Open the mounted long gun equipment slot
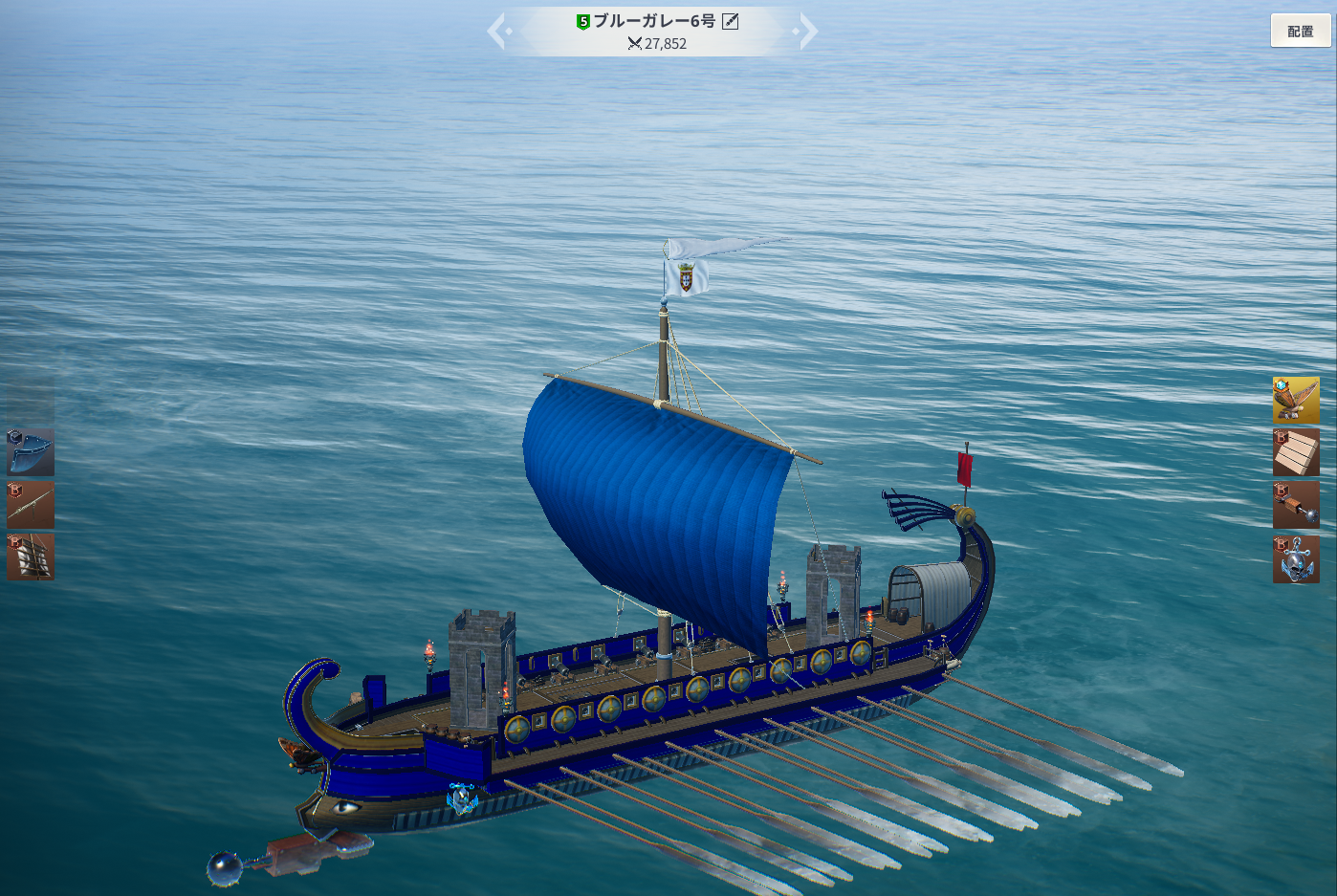Viewport: 1337px width, 896px height. tap(31, 505)
